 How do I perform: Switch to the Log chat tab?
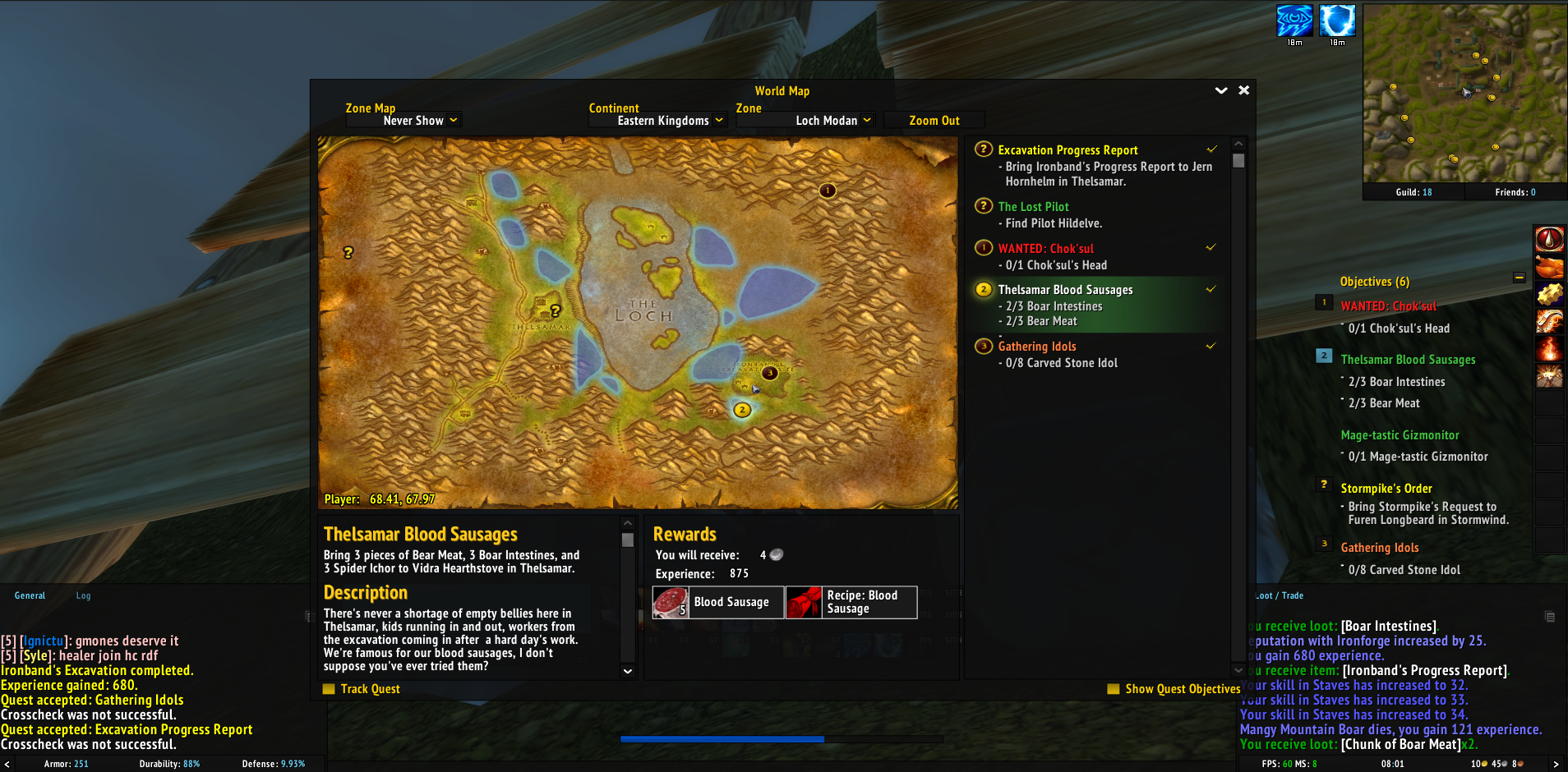tap(82, 595)
